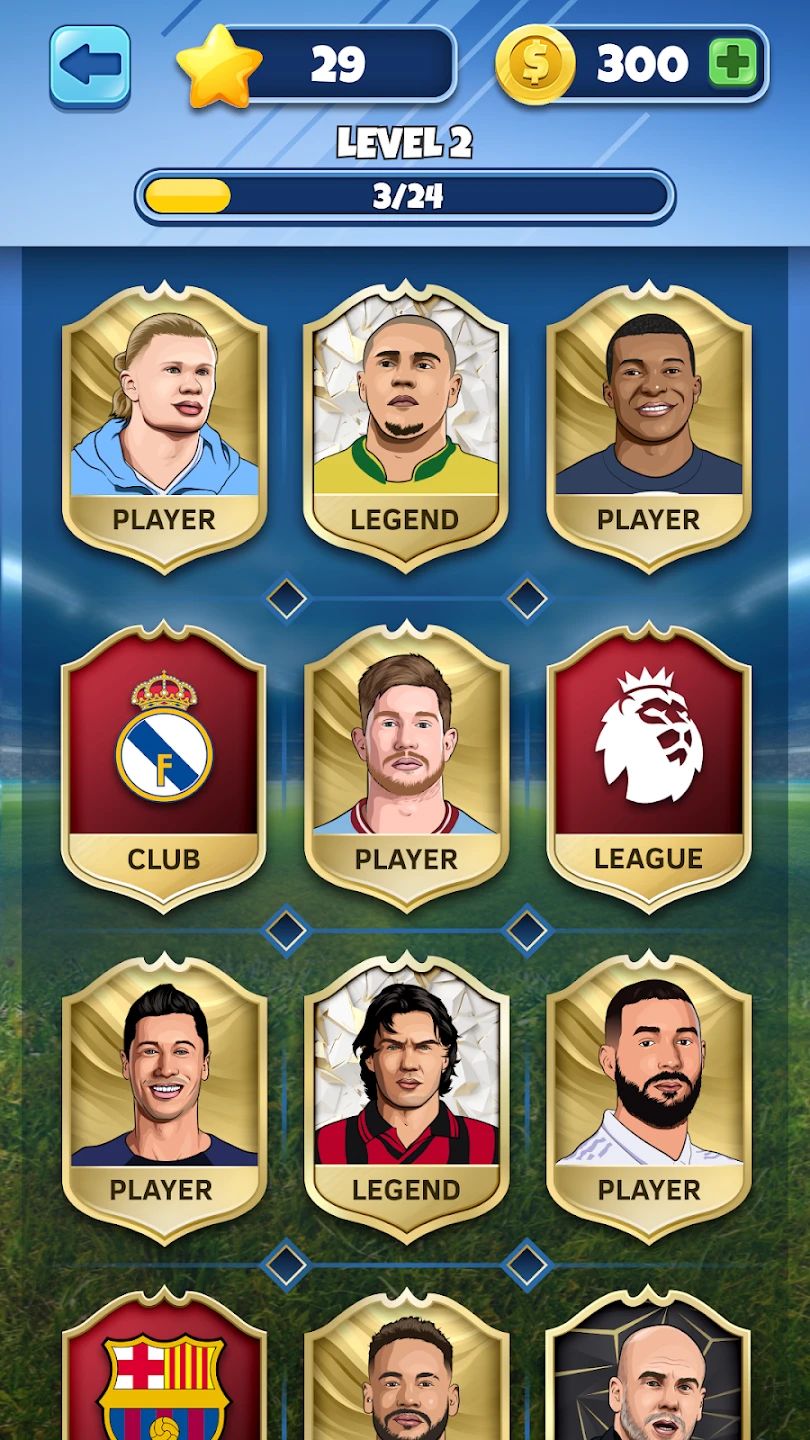The width and height of the screenshot is (810, 1440).
Task: Open the player card in the navy shirt
Action: 648,427
